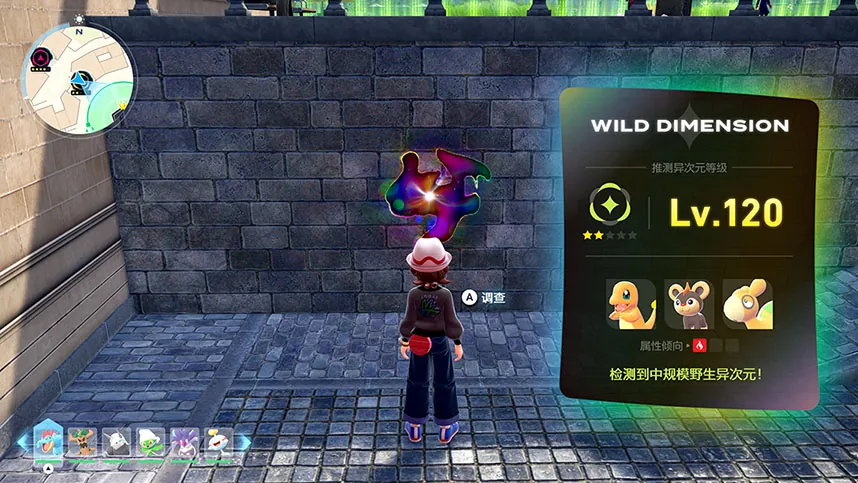Select the Charmander portrait in Wild Dimension panel
This screenshot has height=483, width=858.
point(630,304)
